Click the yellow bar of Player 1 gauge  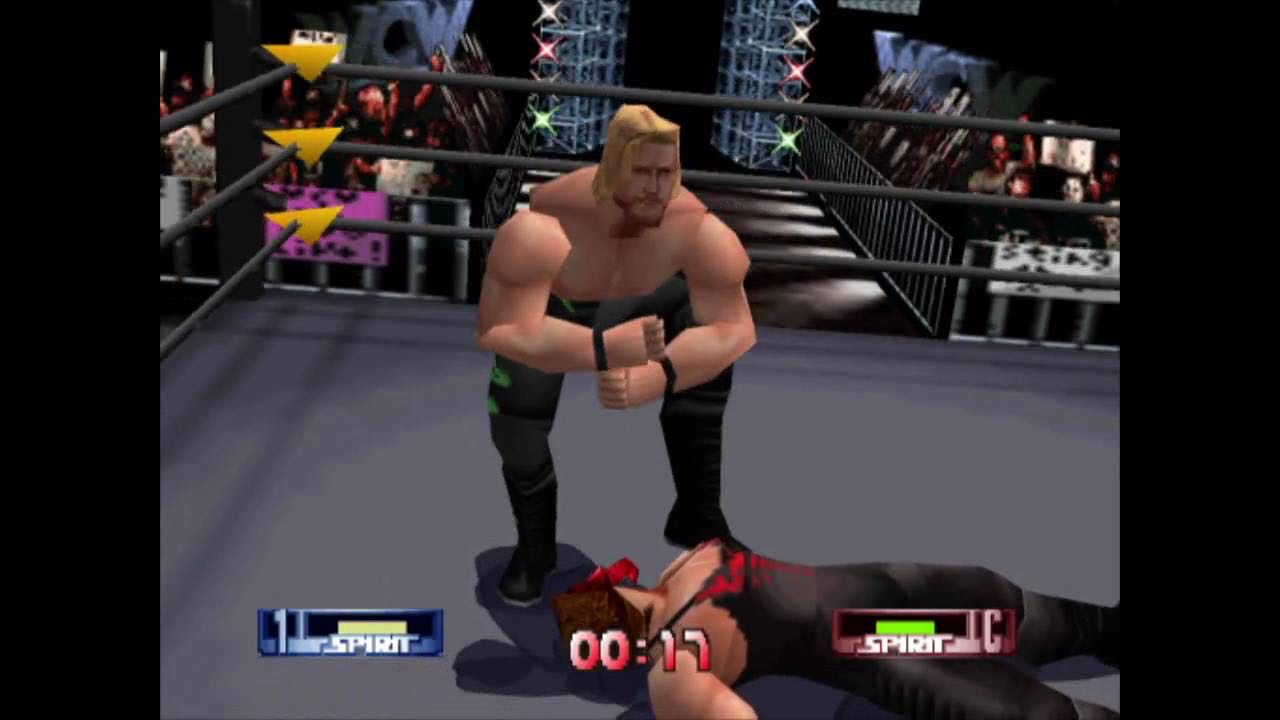370,626
